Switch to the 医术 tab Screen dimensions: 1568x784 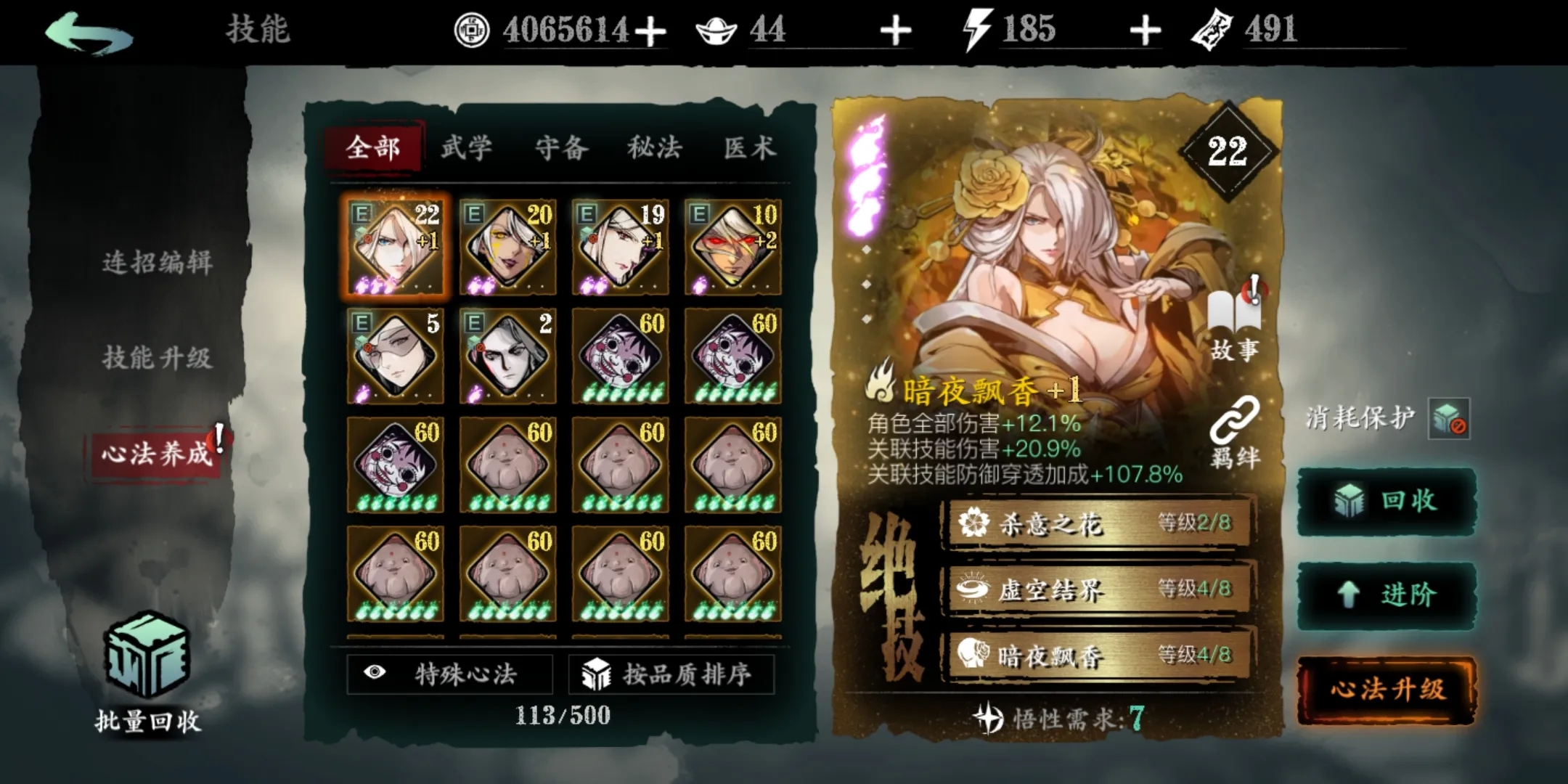[753, 147]
